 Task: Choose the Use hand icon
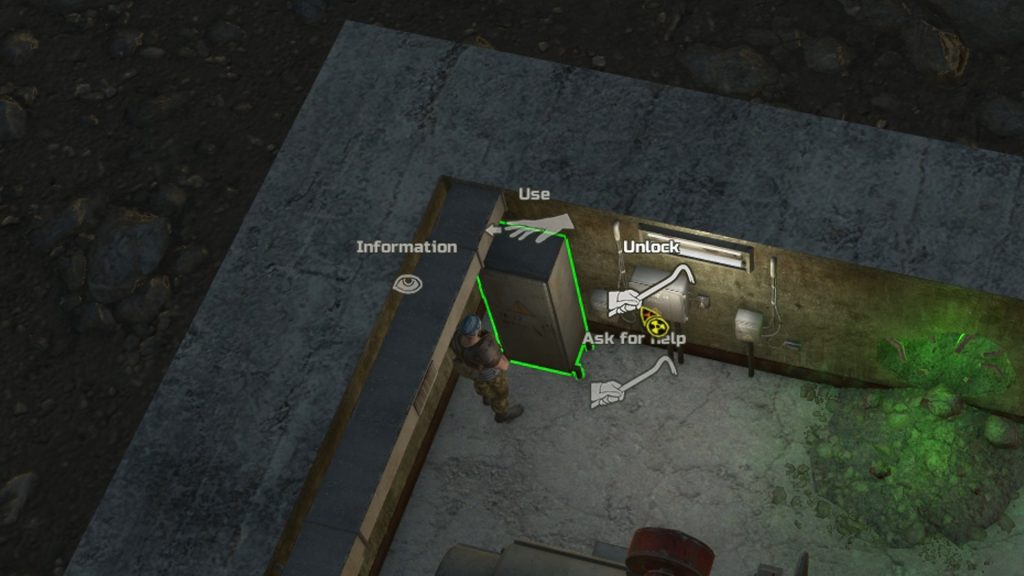[x=530, y=229]
